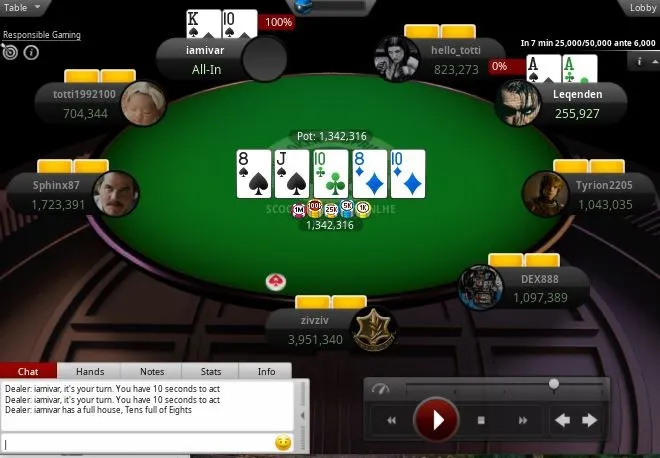Click the target icon under Responsible Gaming
Viewport: 660px width, 458px height.
[11, 52]
